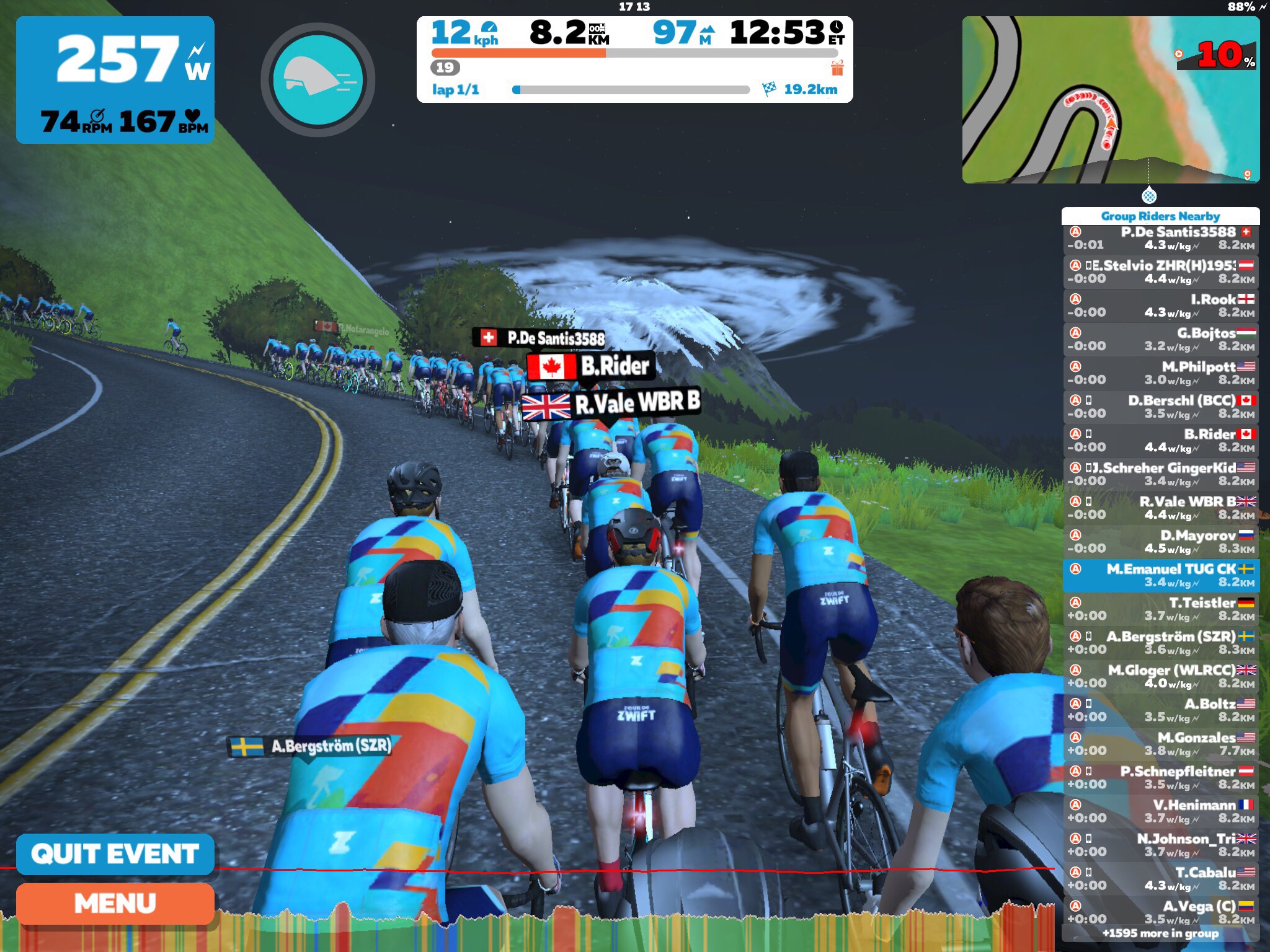Image resolution: width=1270 pixels, height=952 pixels.
Task: Activate the aero helmet power-up
Action: click(317, 79)
